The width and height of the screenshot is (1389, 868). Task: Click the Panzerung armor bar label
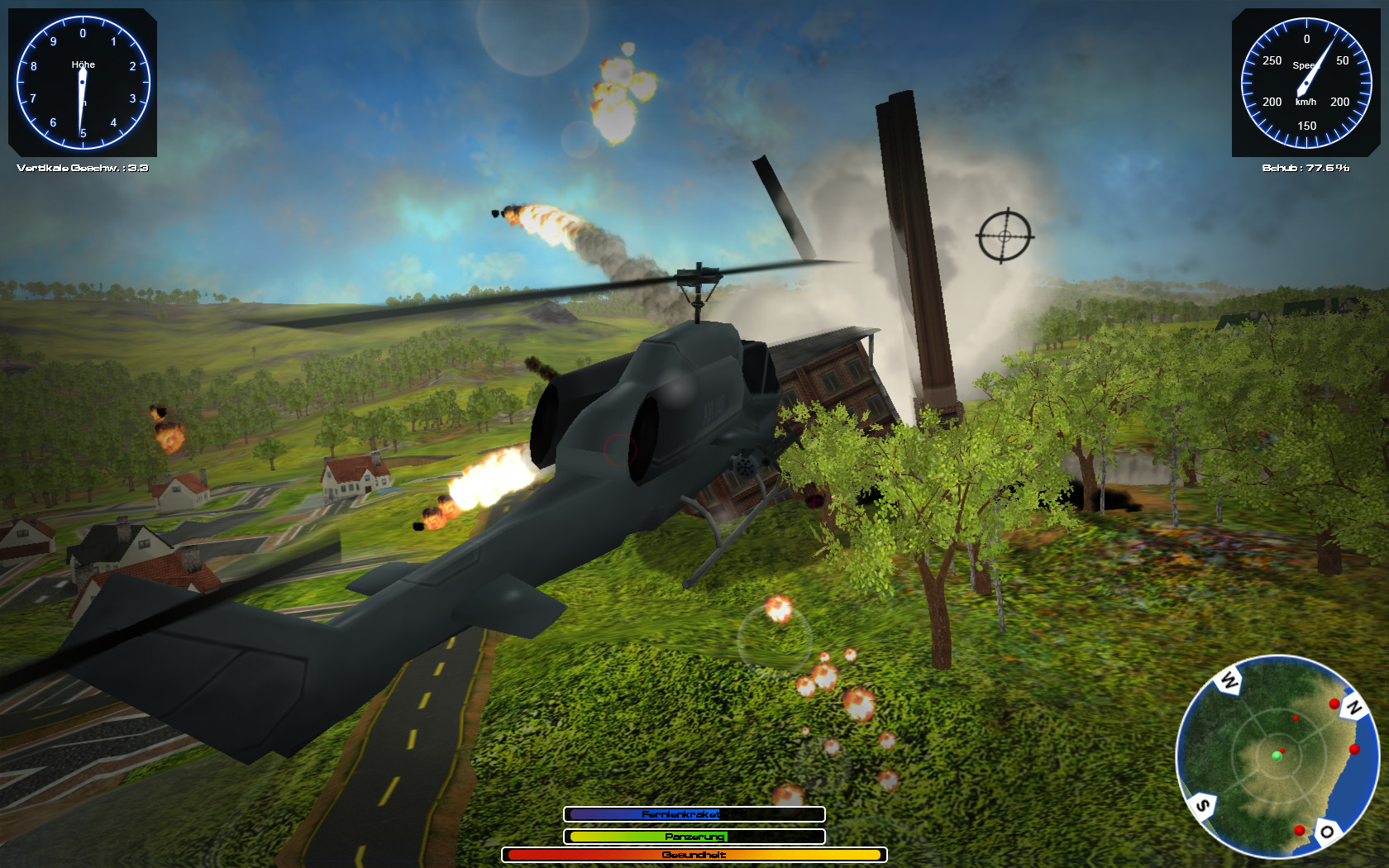point(694,836)
